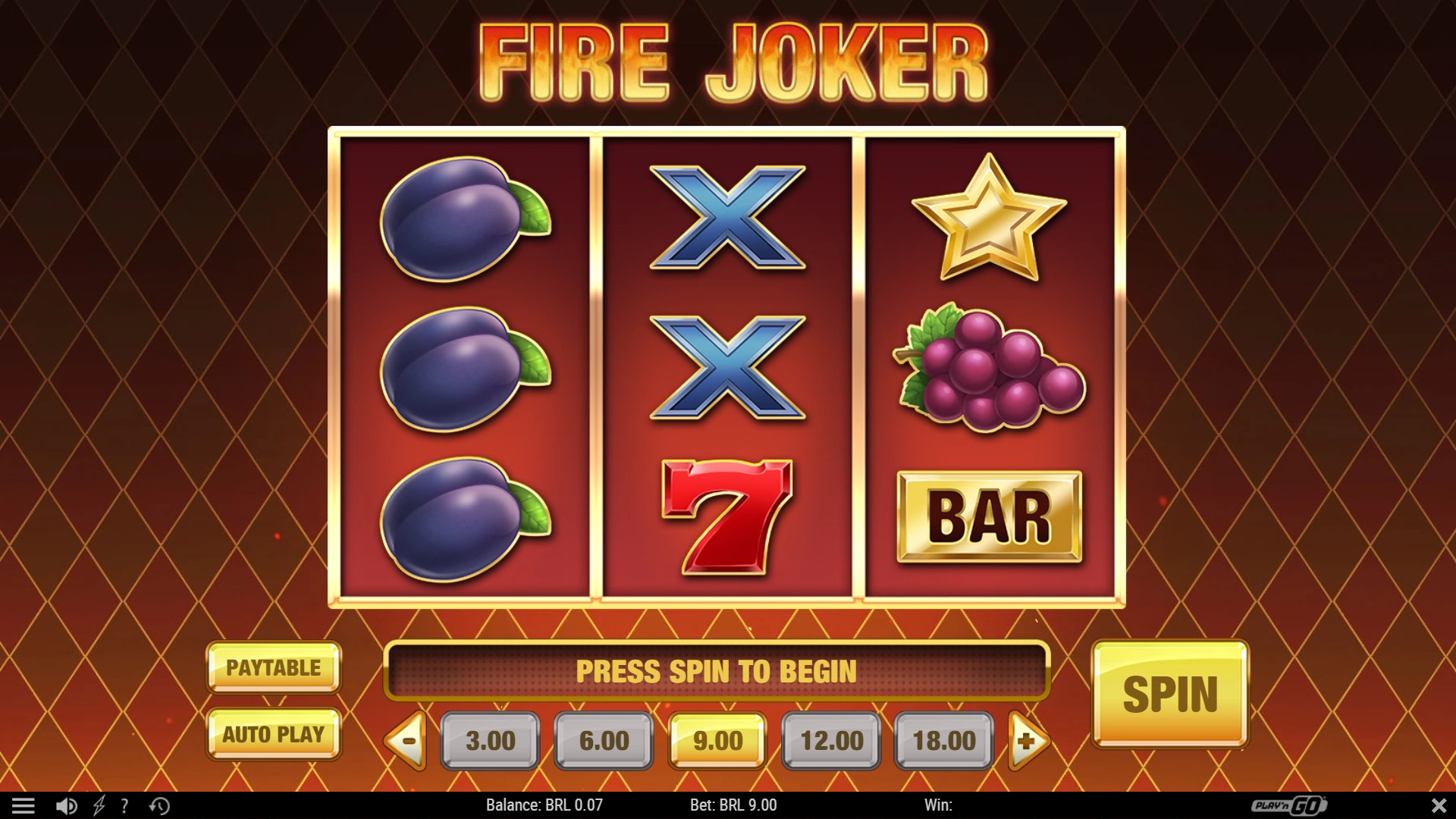The height and width of the screenshot is (819, 1456).
Task: View game history via the clock icon
Action: pyautogui.click(x=157, y=805)
